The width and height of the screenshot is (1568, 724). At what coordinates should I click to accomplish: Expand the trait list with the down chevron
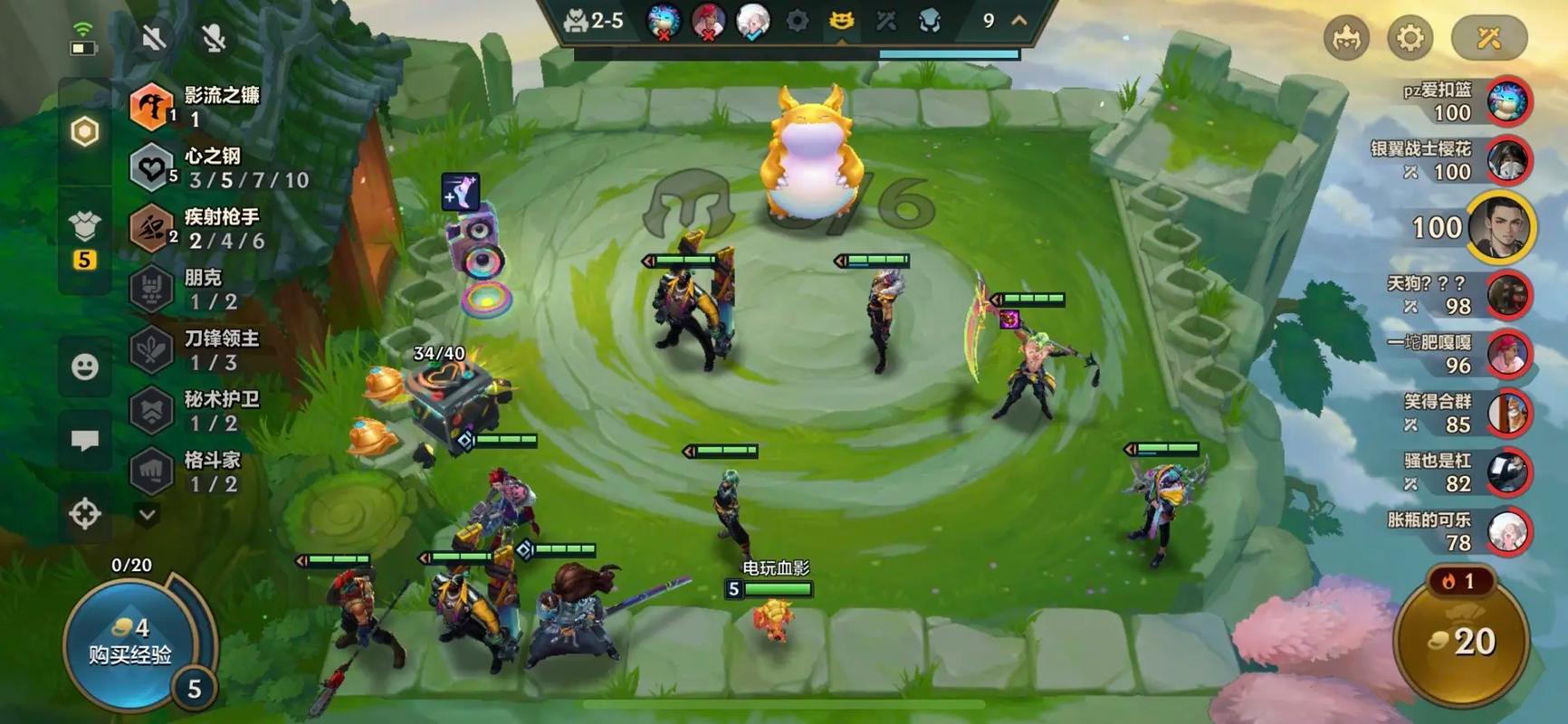pyautogui.click(x=147, y=514)
